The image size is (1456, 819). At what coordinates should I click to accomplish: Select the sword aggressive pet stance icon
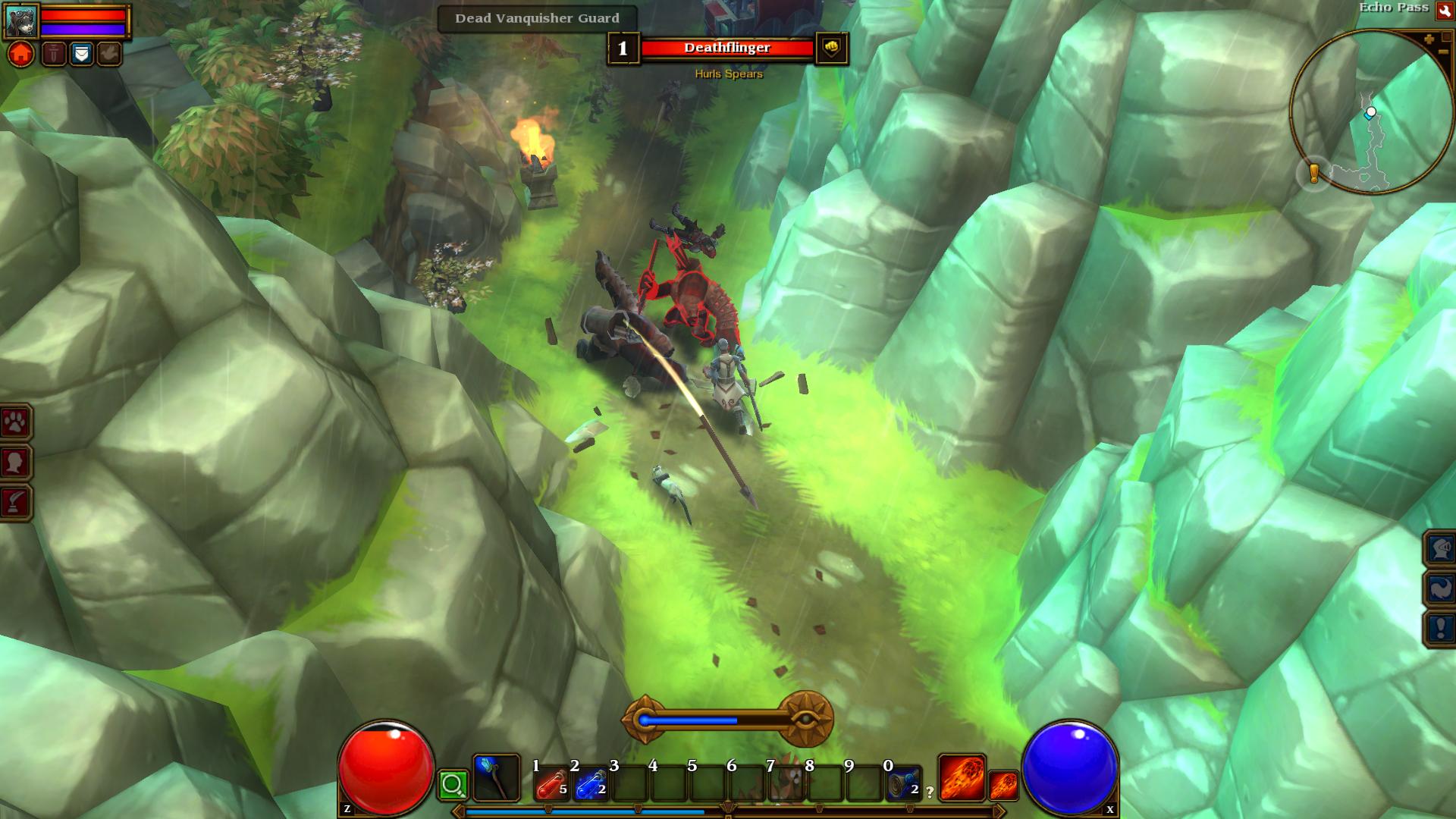54,54
